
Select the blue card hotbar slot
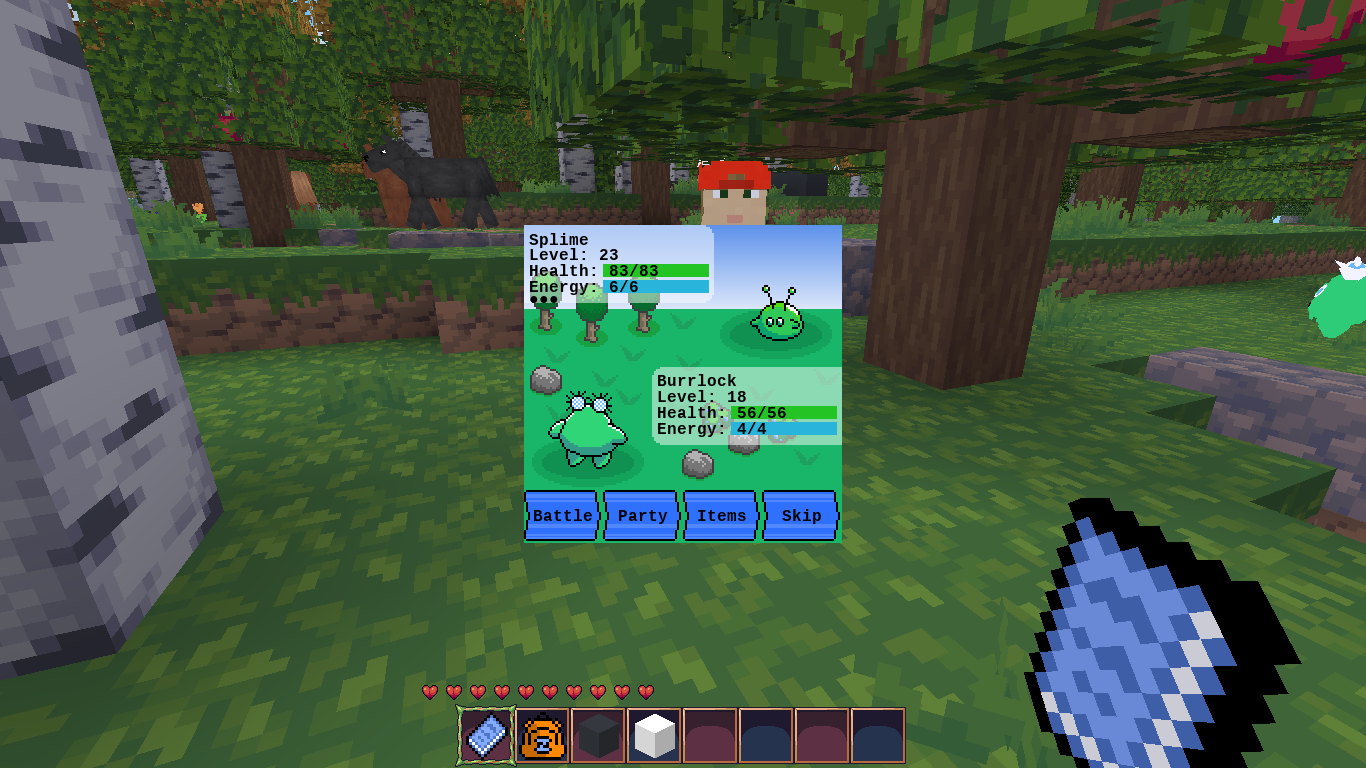(x=487, y=736)
